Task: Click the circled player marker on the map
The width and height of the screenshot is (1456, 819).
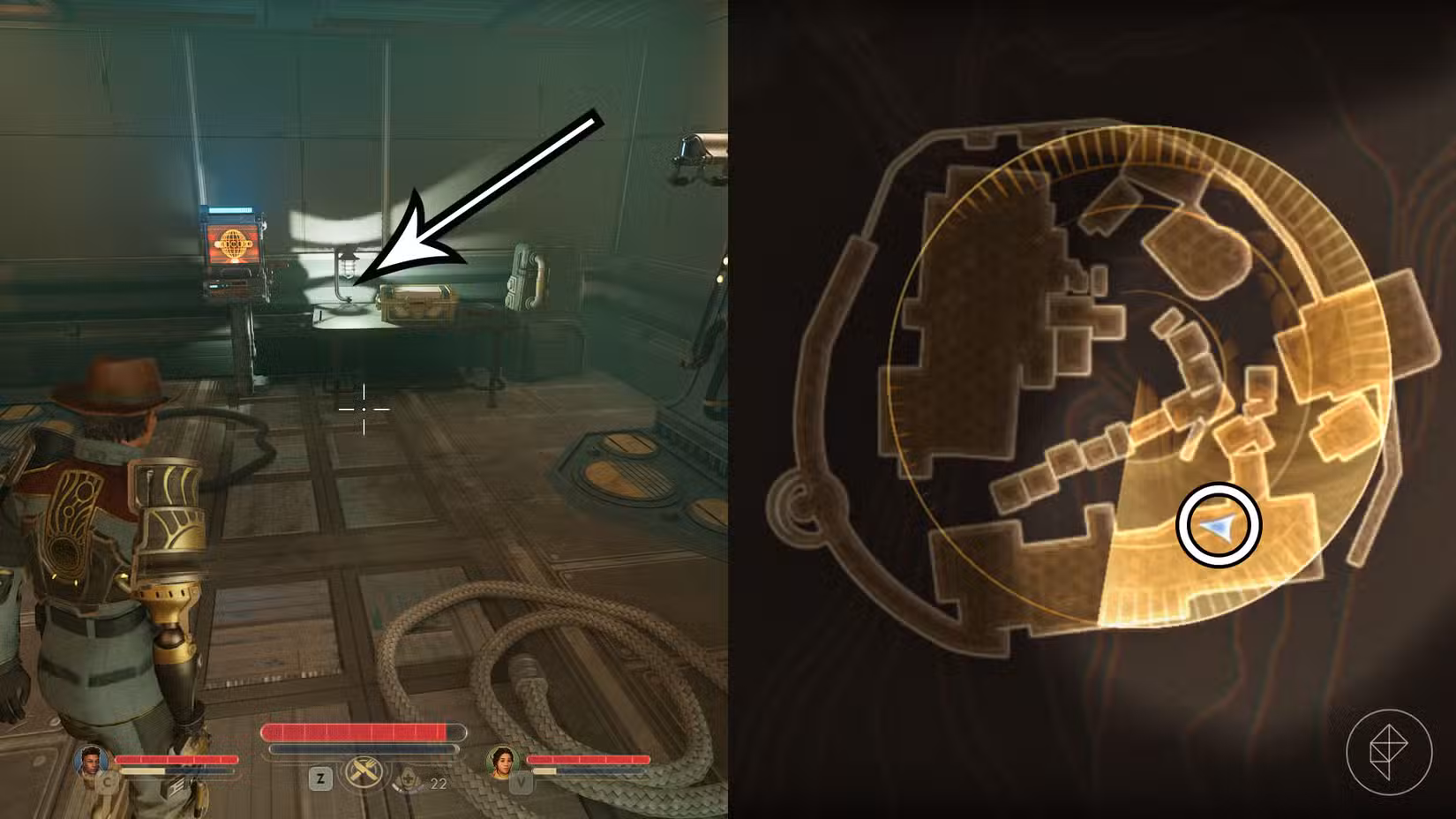Action: pyautogui.click(x=1218, y=523)
